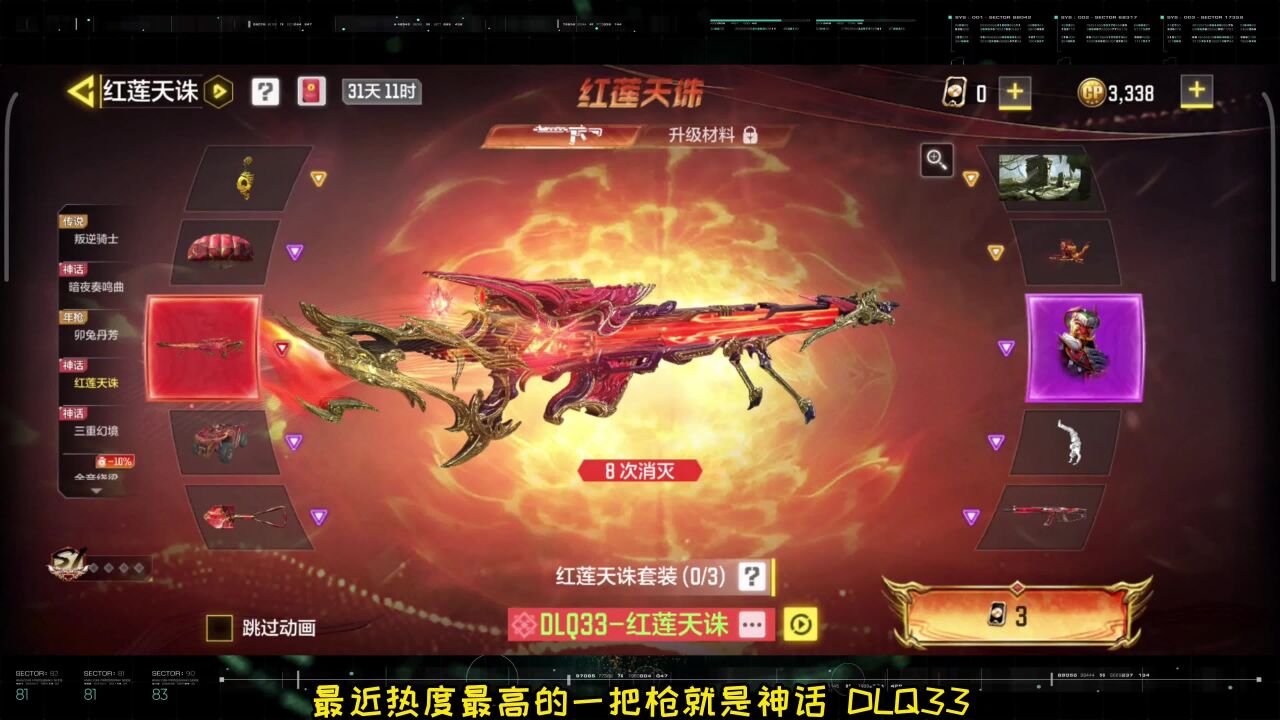Click the back arrow beside 红莲天诛 title
Screen dimensions: 1280x720
[82, 92]
